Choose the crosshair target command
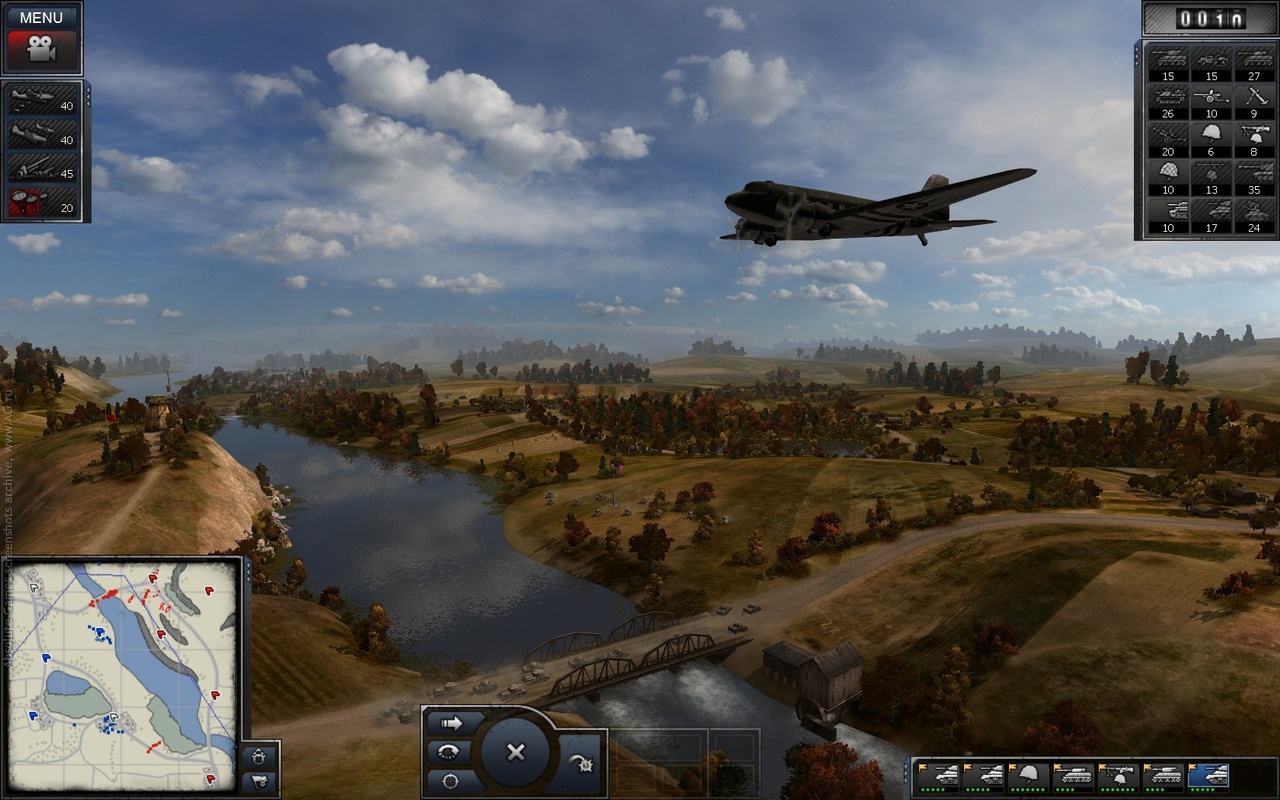This screenshot has width=1280, height=800. click(452, 780)
